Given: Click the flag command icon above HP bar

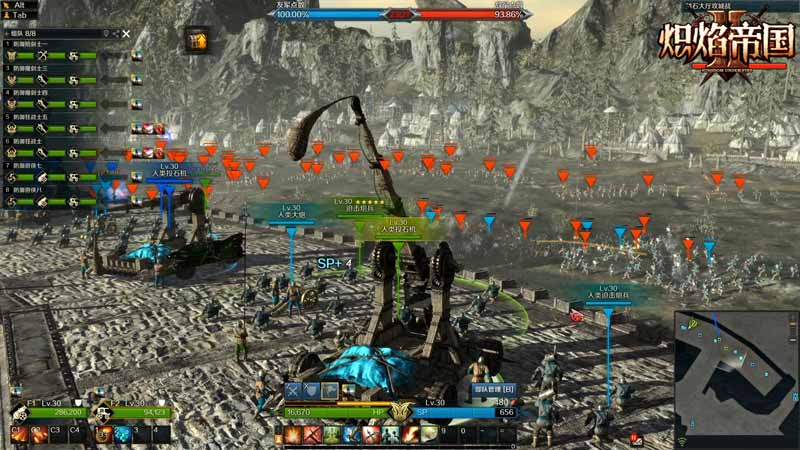Looking at the screenshot, I should point(329,391).
